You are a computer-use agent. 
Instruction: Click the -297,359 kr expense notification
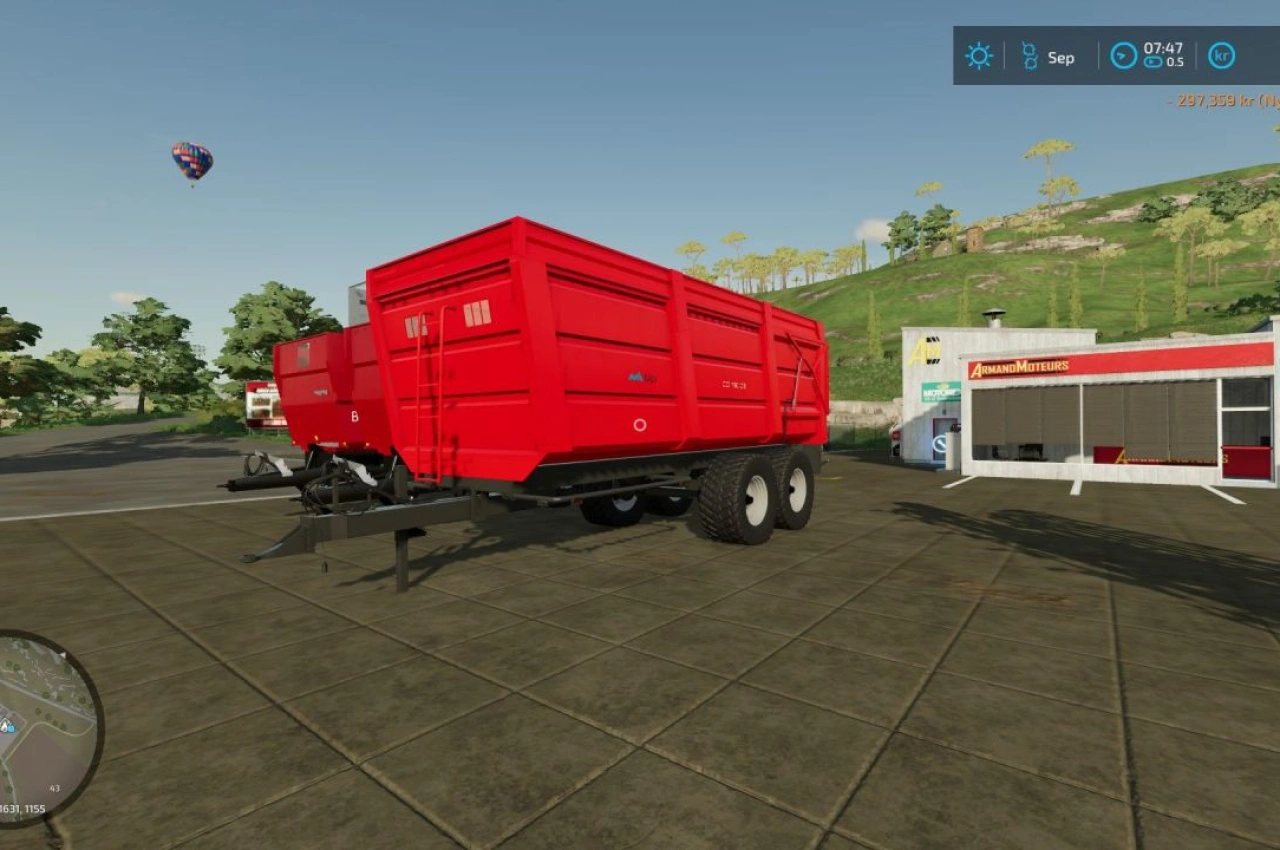click(1212, 100)
